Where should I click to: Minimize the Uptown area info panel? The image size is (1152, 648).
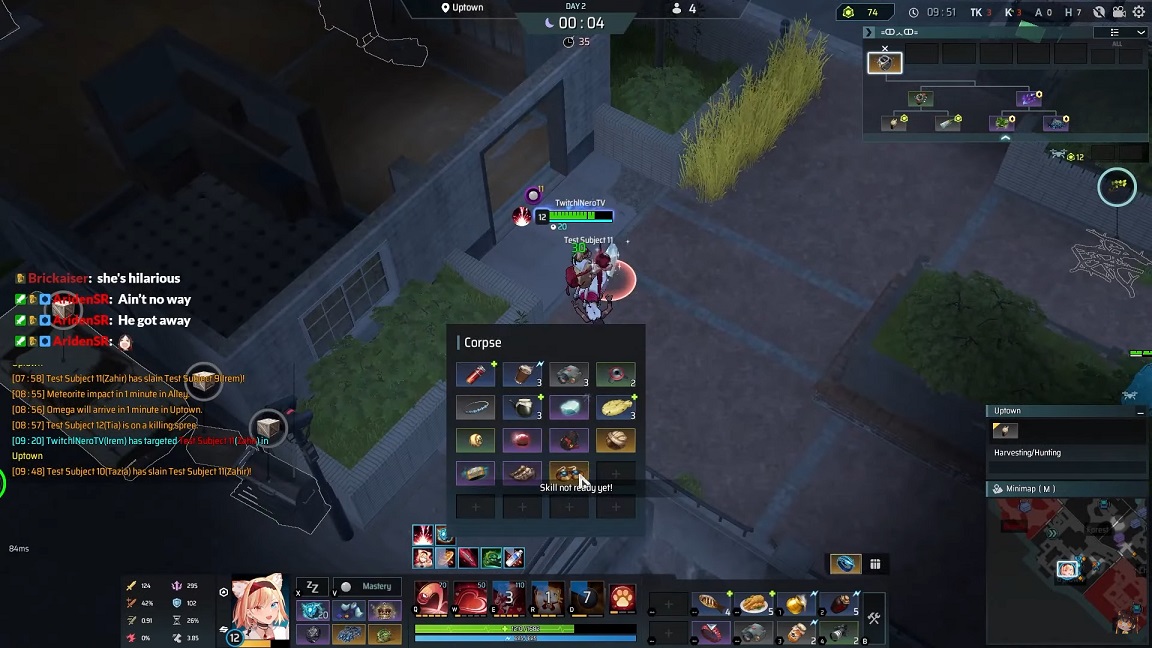[x=1139, y=411]
